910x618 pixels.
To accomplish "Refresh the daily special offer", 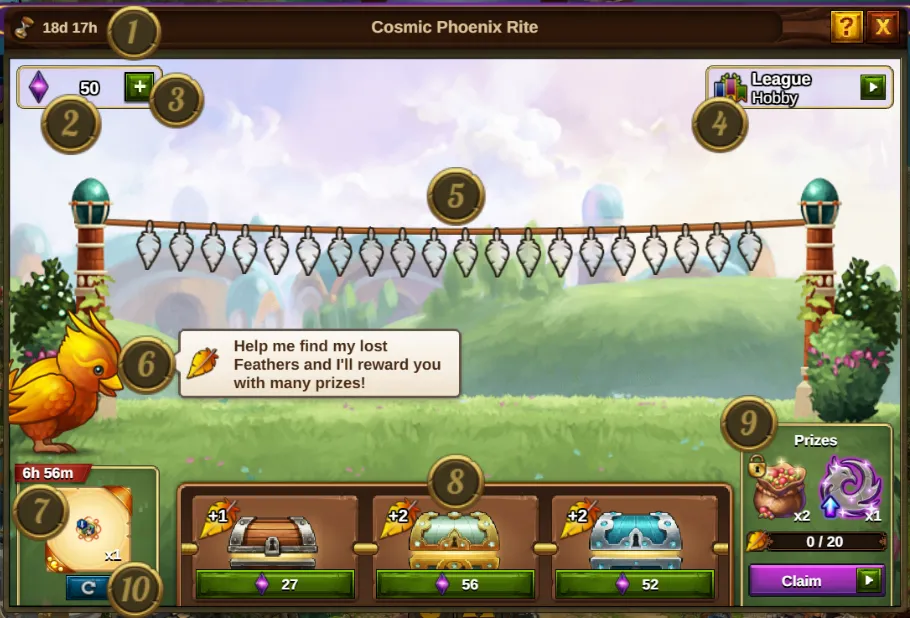I will pyautogui.click(x=87, y=588).
